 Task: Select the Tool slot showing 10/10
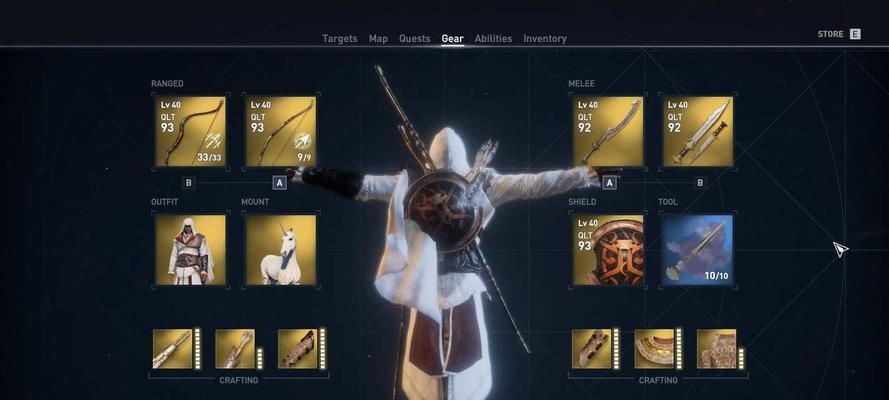tap(697, 249)
